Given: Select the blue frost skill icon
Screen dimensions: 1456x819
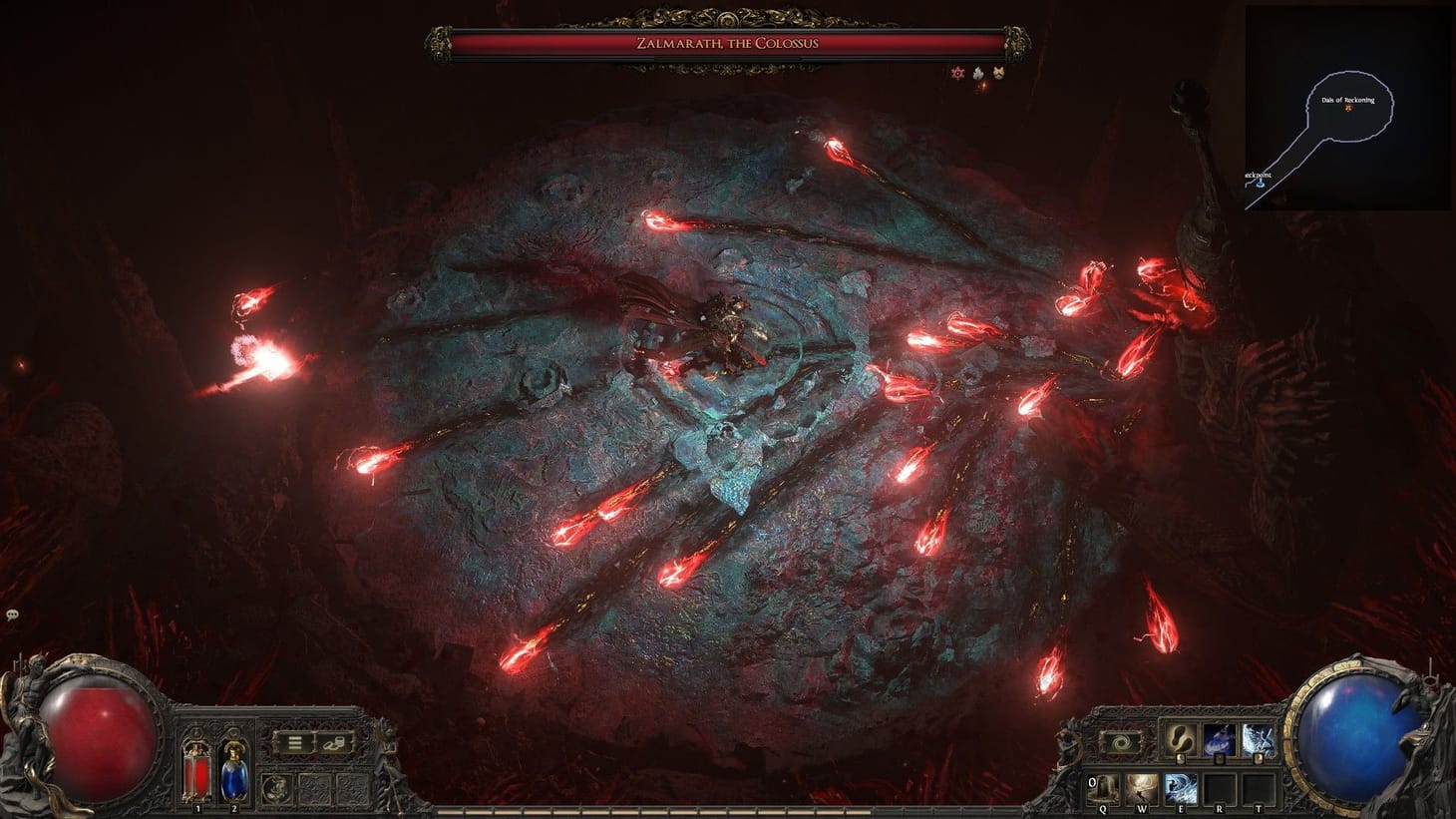Looking at the screenshot, I should [x=1260, y=740].
